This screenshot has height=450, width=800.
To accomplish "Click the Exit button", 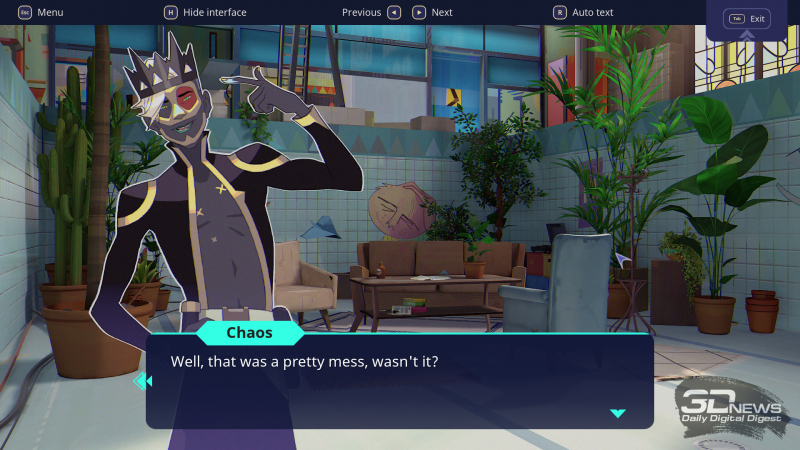I will [748, 19].
